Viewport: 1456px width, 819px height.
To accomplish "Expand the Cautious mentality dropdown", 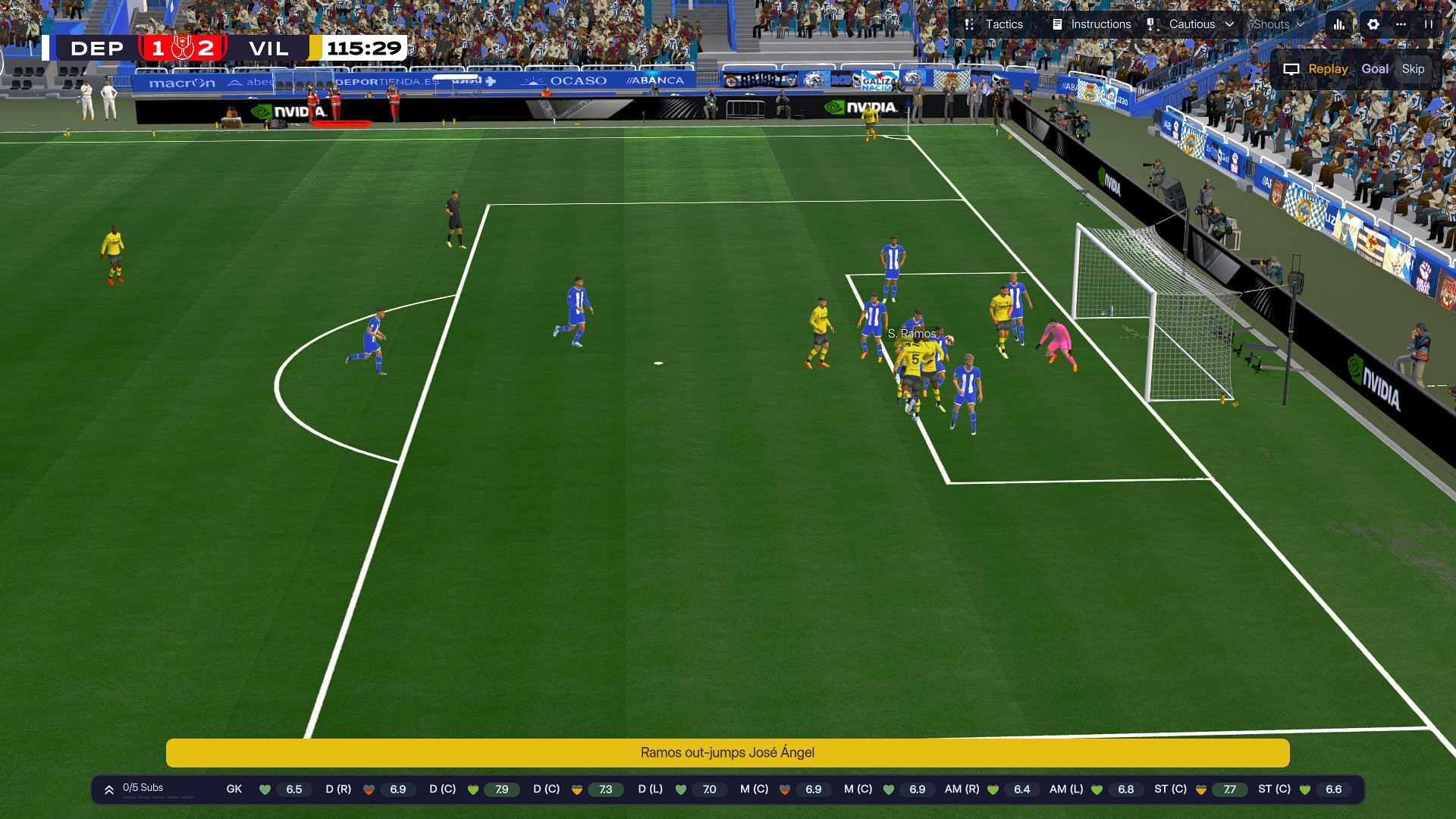I will [1191, 24].
